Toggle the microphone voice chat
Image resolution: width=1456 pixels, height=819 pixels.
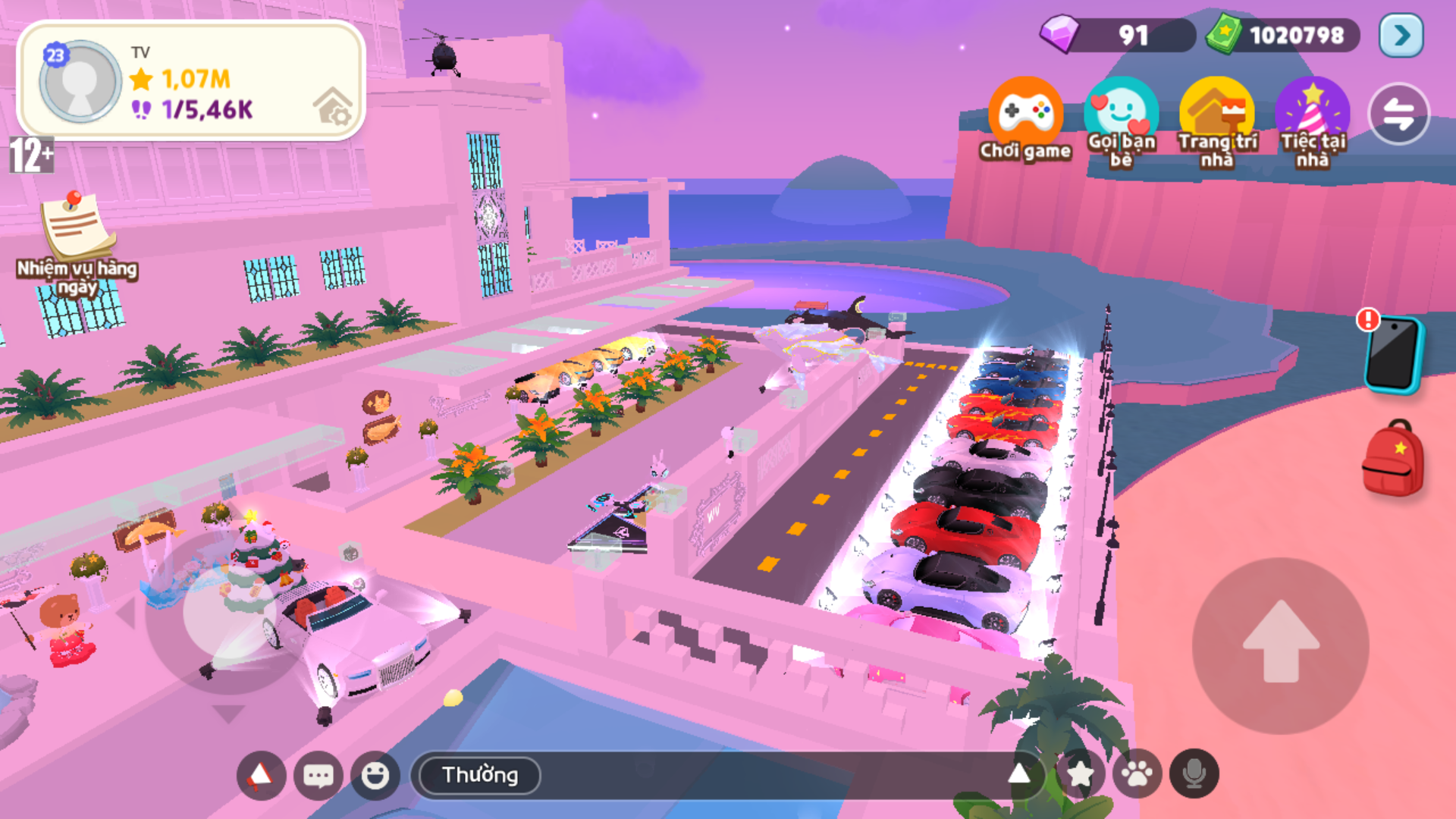click(x=1194, y=774)
